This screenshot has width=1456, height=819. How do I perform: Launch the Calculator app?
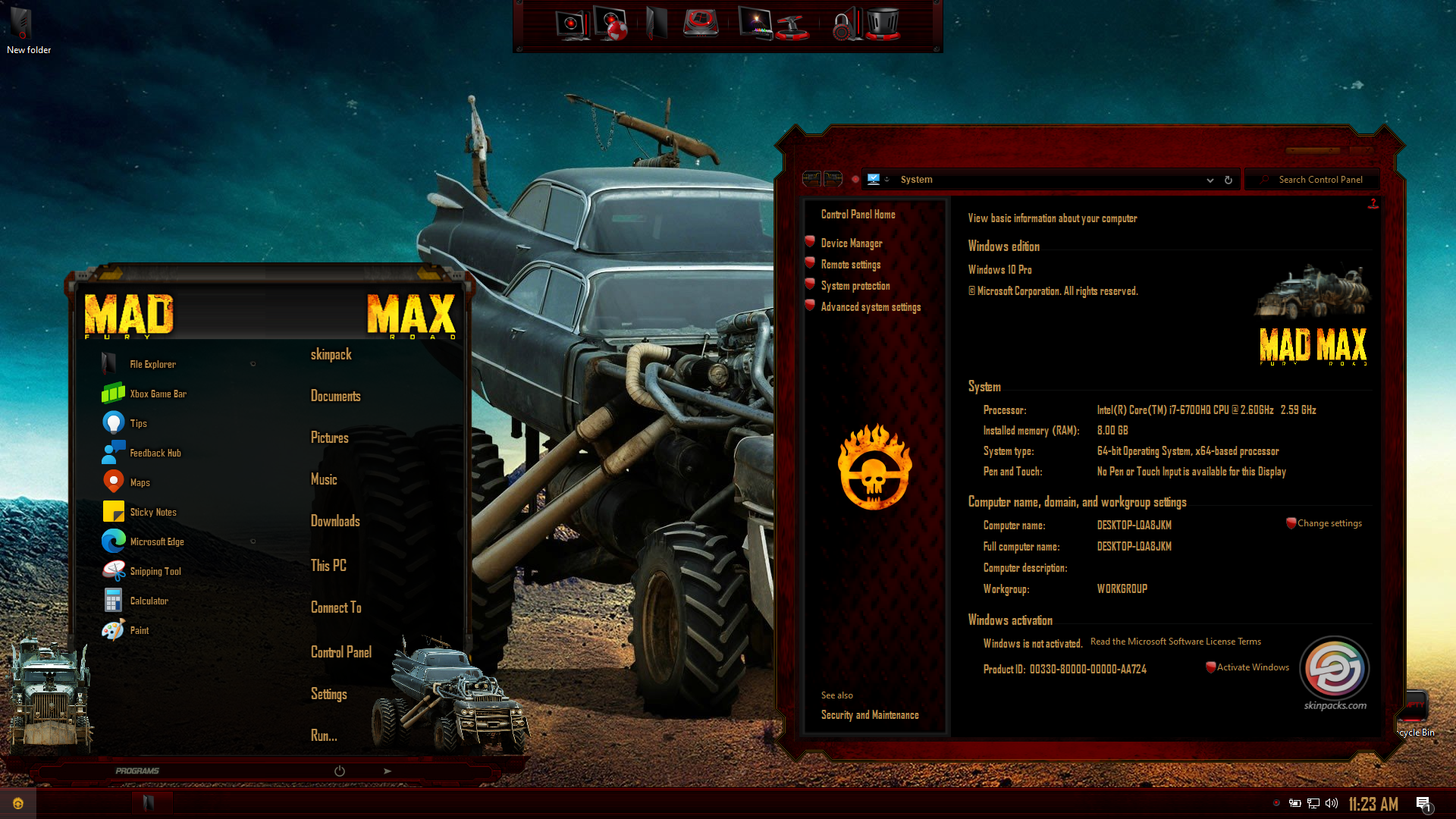149,601
